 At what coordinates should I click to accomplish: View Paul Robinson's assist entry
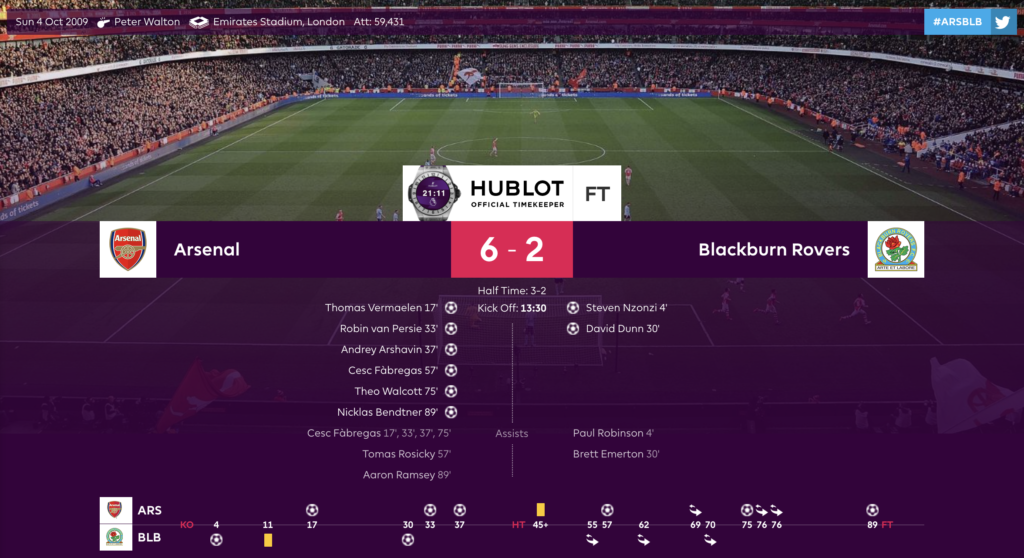(x=613, y=433)
